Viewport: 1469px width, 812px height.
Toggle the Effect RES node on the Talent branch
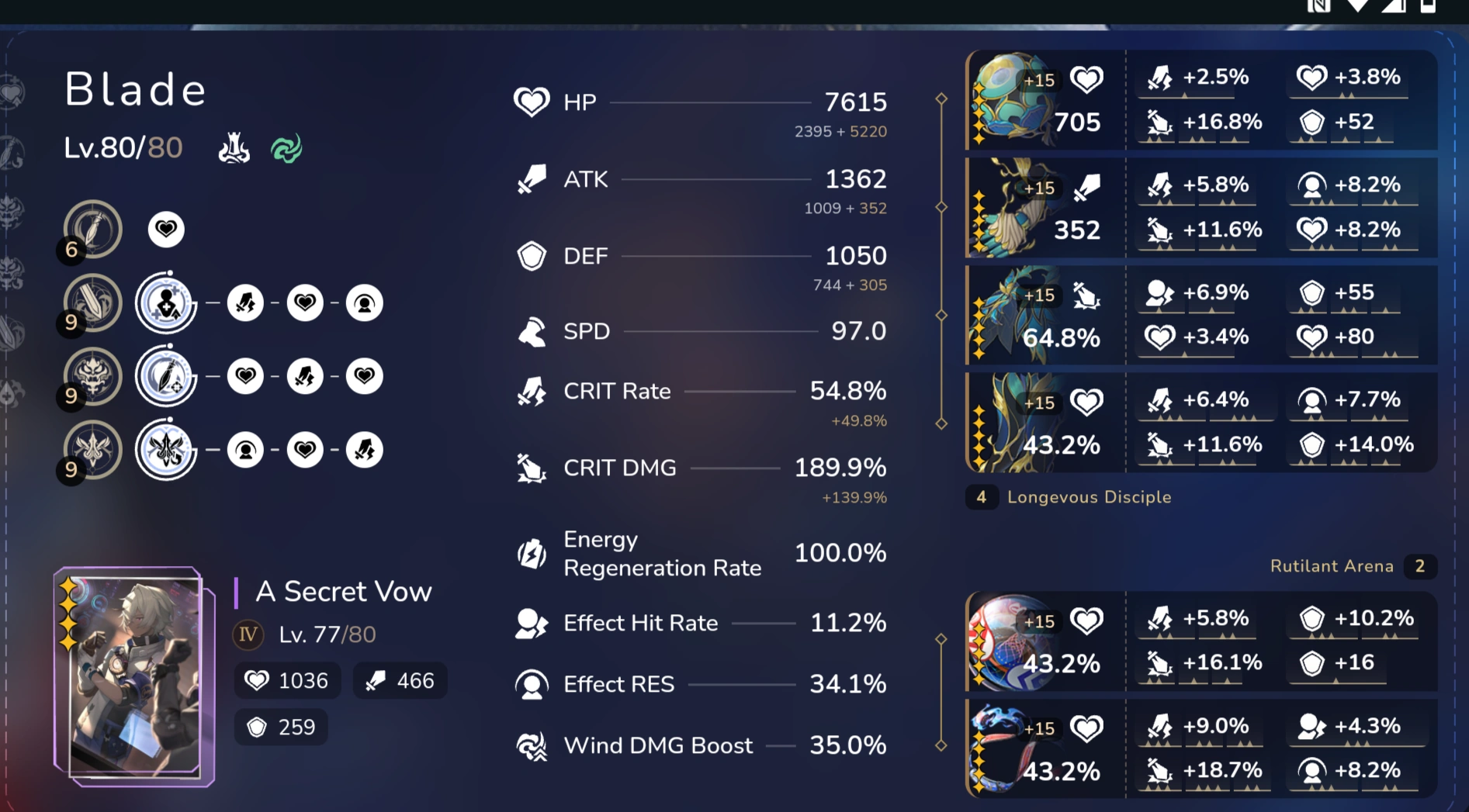pos(247,450)
